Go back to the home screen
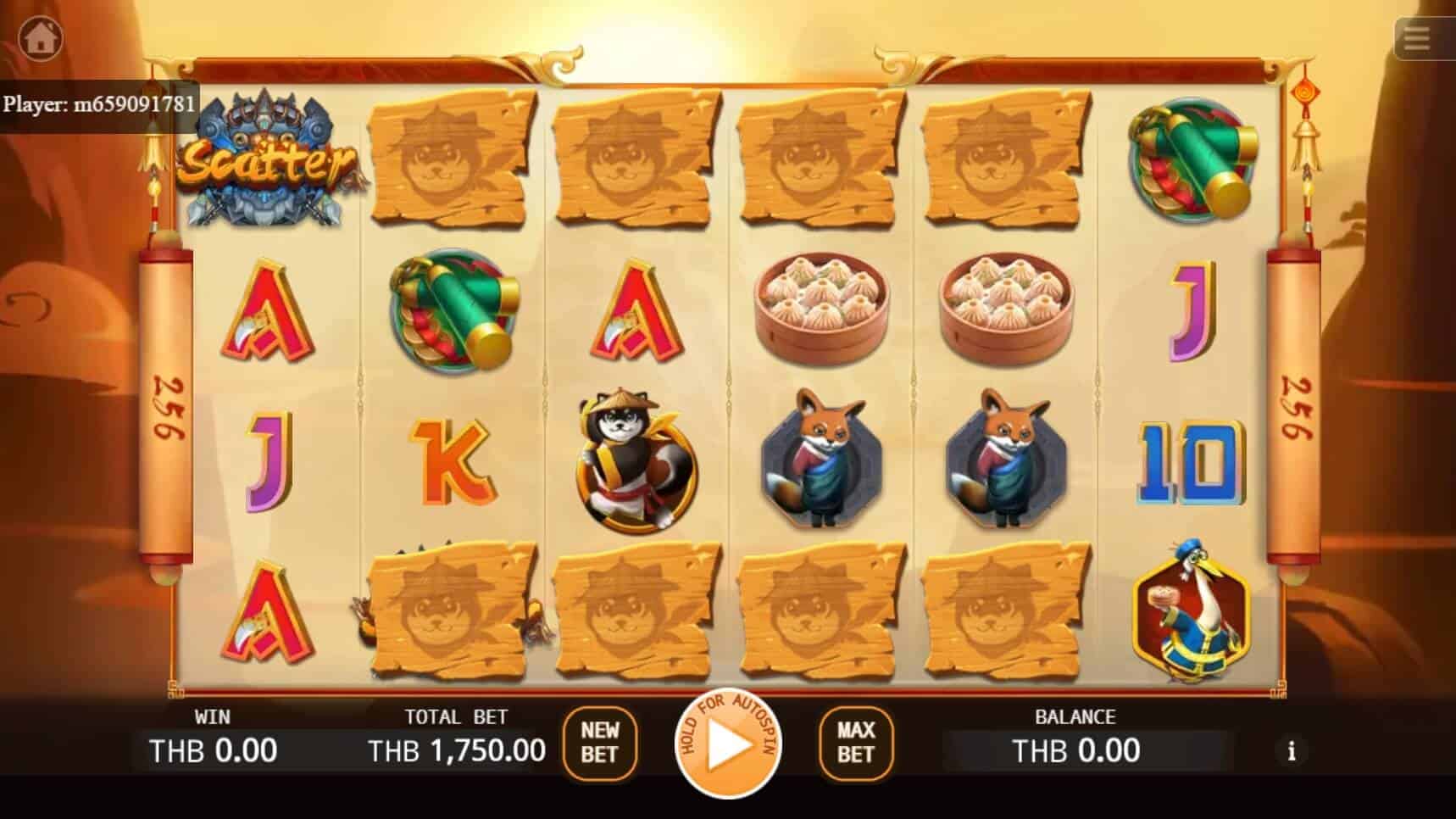Image resolution: width=1456 pixels, height=819 pixels. pyautogui.click(x=40, y=37)
